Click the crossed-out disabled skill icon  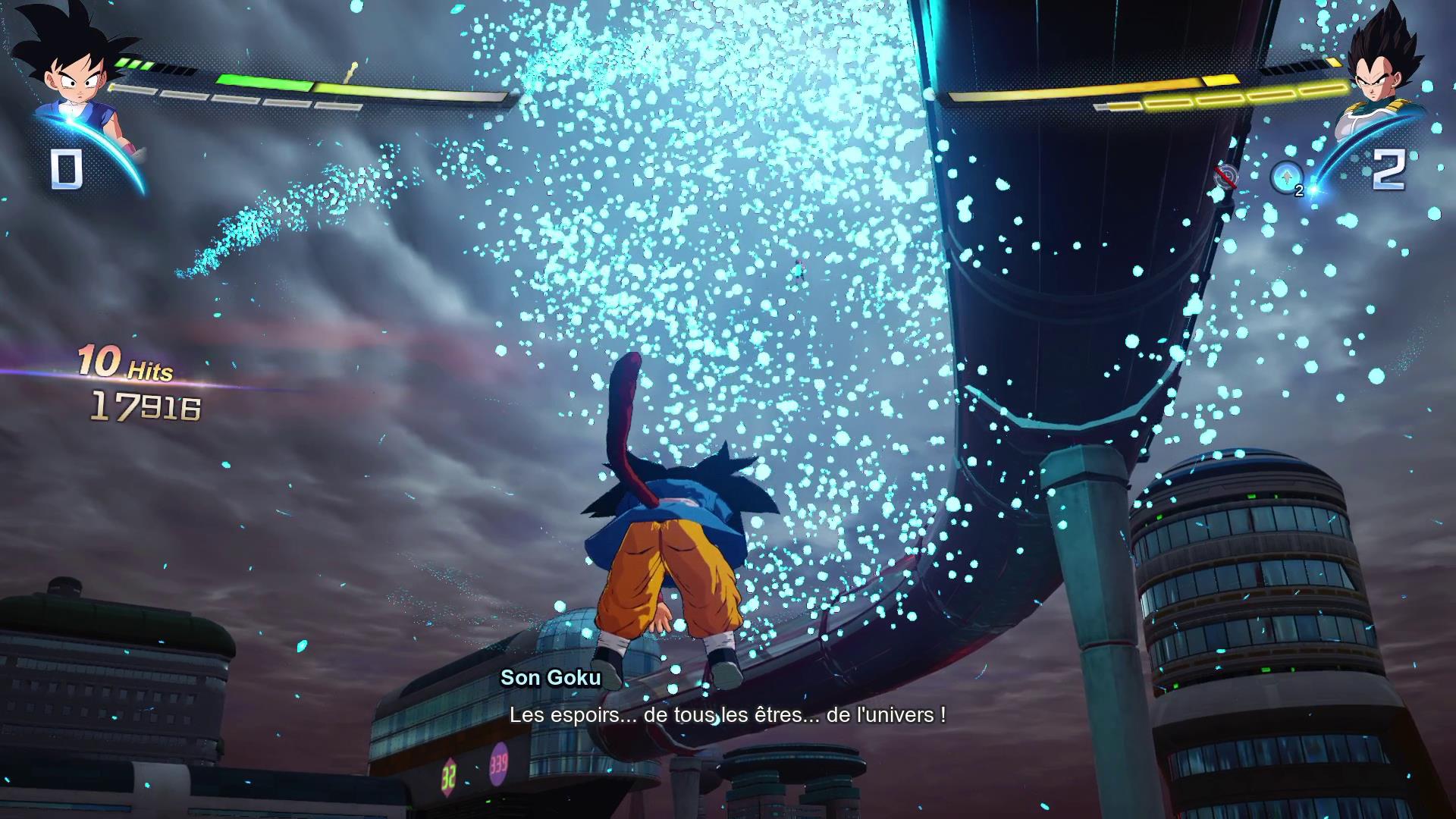1226,174
